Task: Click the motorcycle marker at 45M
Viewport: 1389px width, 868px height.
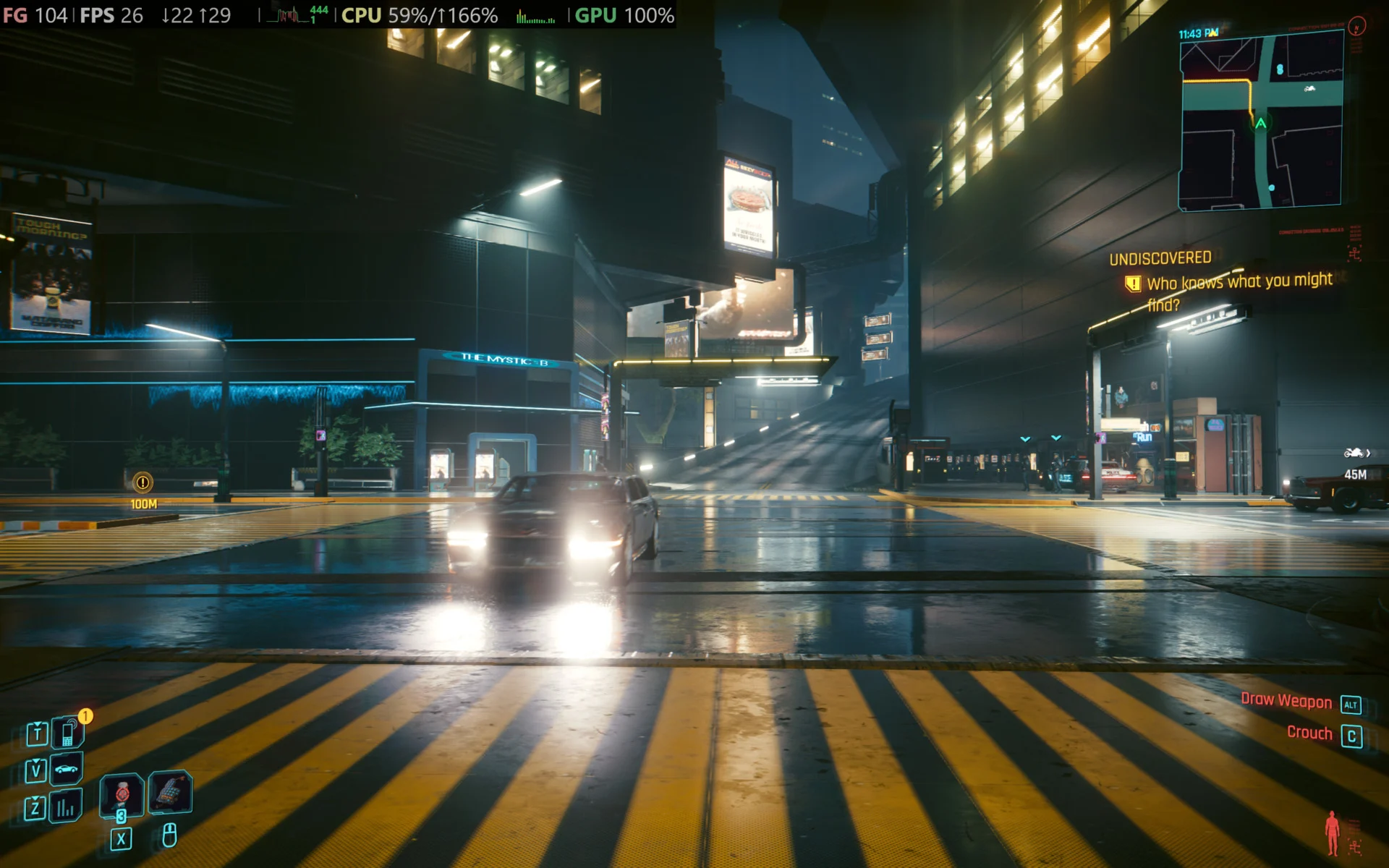Action: 1354,454
